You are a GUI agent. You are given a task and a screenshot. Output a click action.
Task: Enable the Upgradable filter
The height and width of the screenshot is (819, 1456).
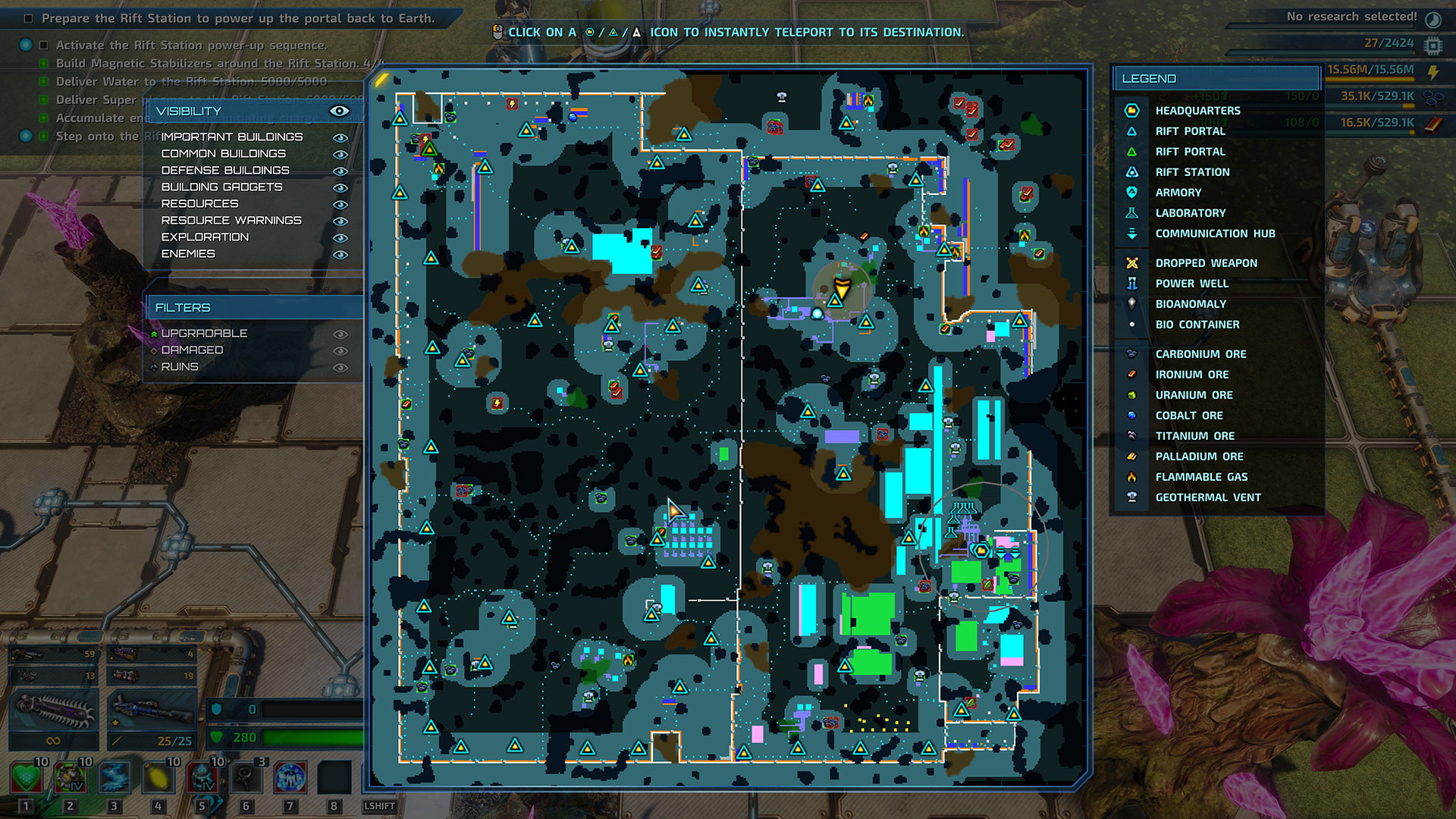340,334
